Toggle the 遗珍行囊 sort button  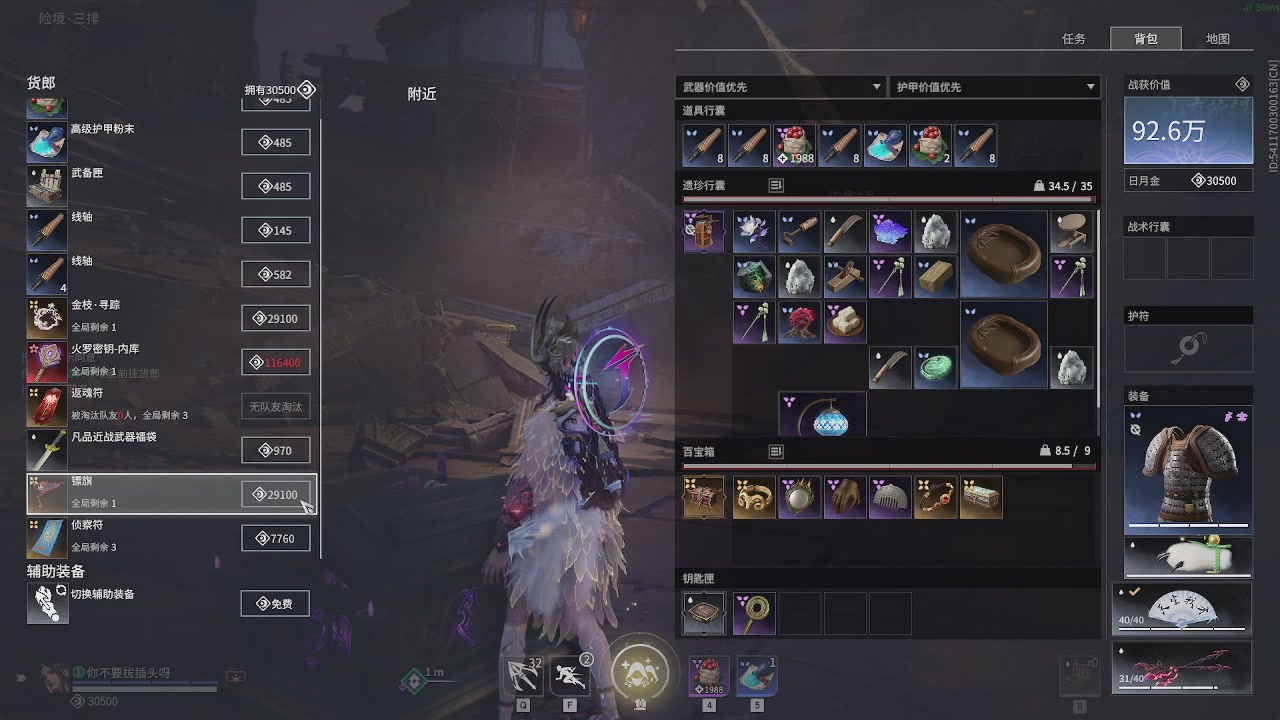tap(776, 185)
